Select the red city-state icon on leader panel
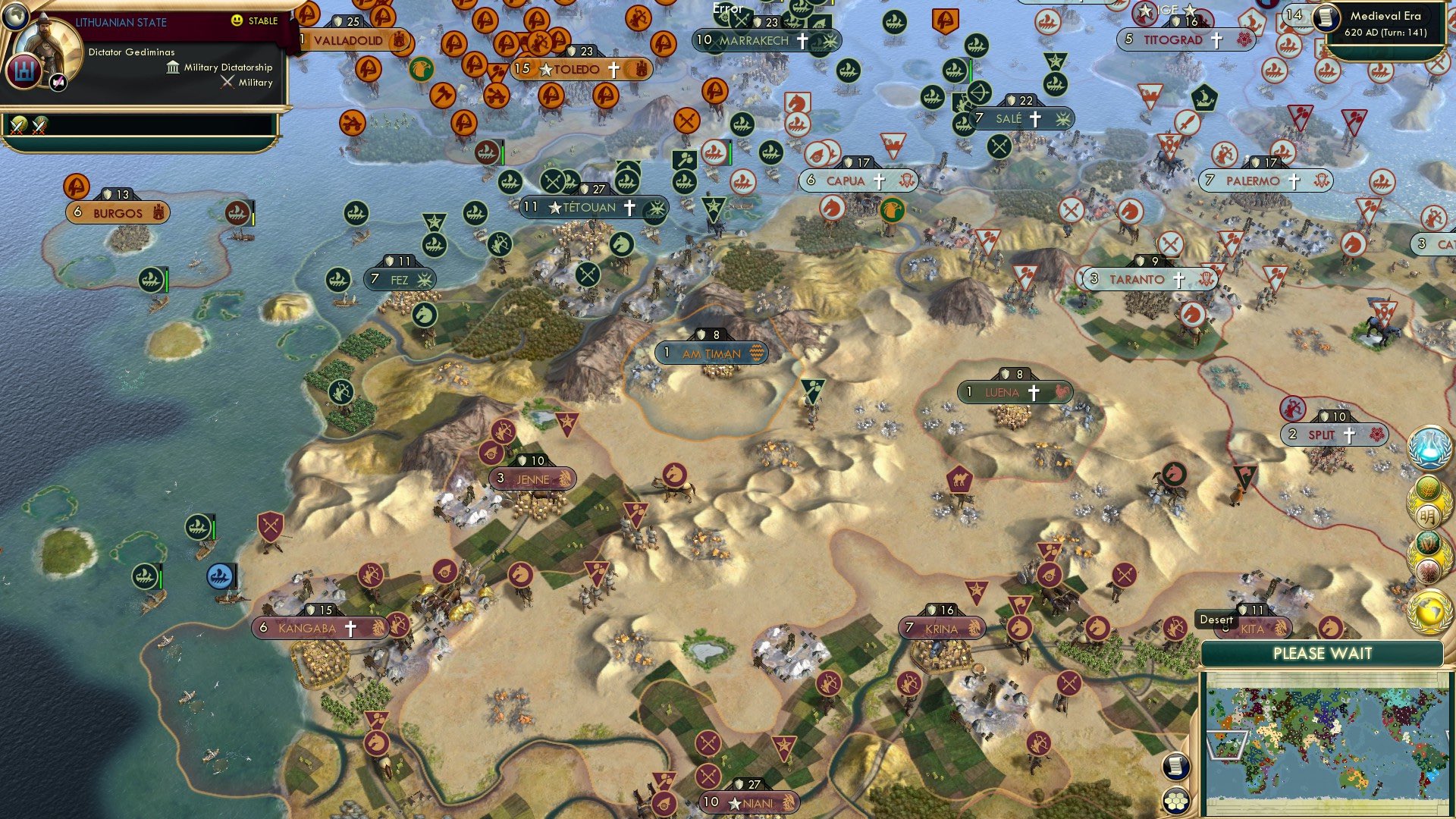 pyautogui.click(x=25, y=72)
